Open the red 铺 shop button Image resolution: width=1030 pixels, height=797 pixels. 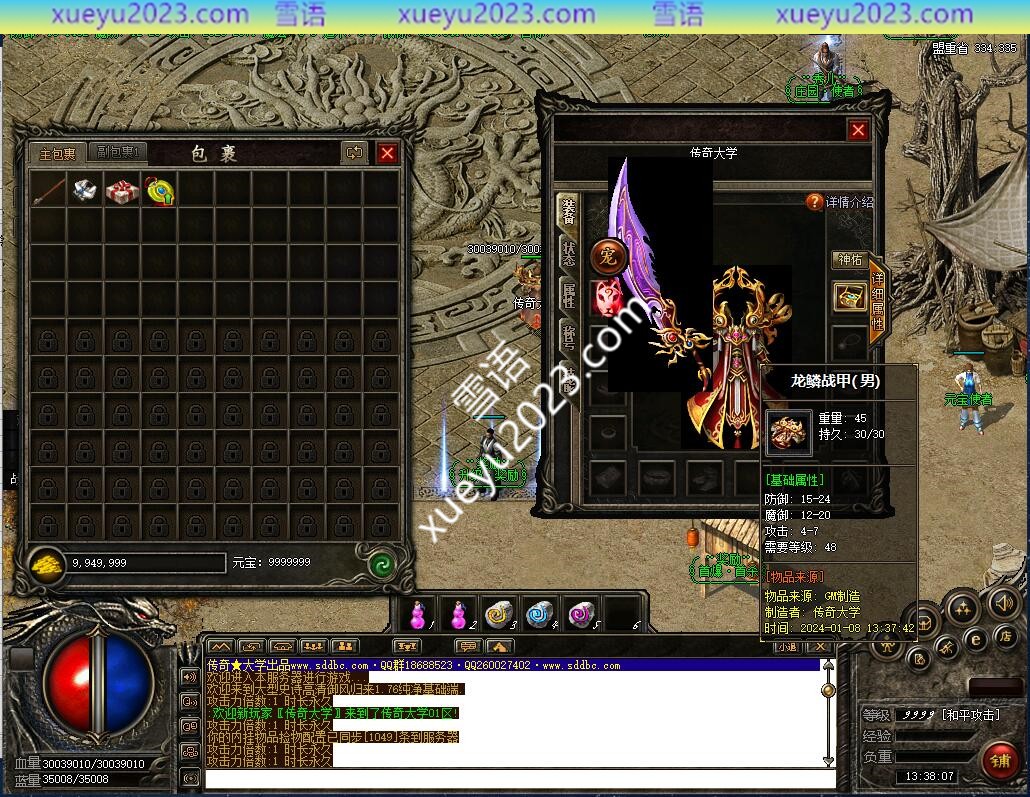(x=1000, y=759)
